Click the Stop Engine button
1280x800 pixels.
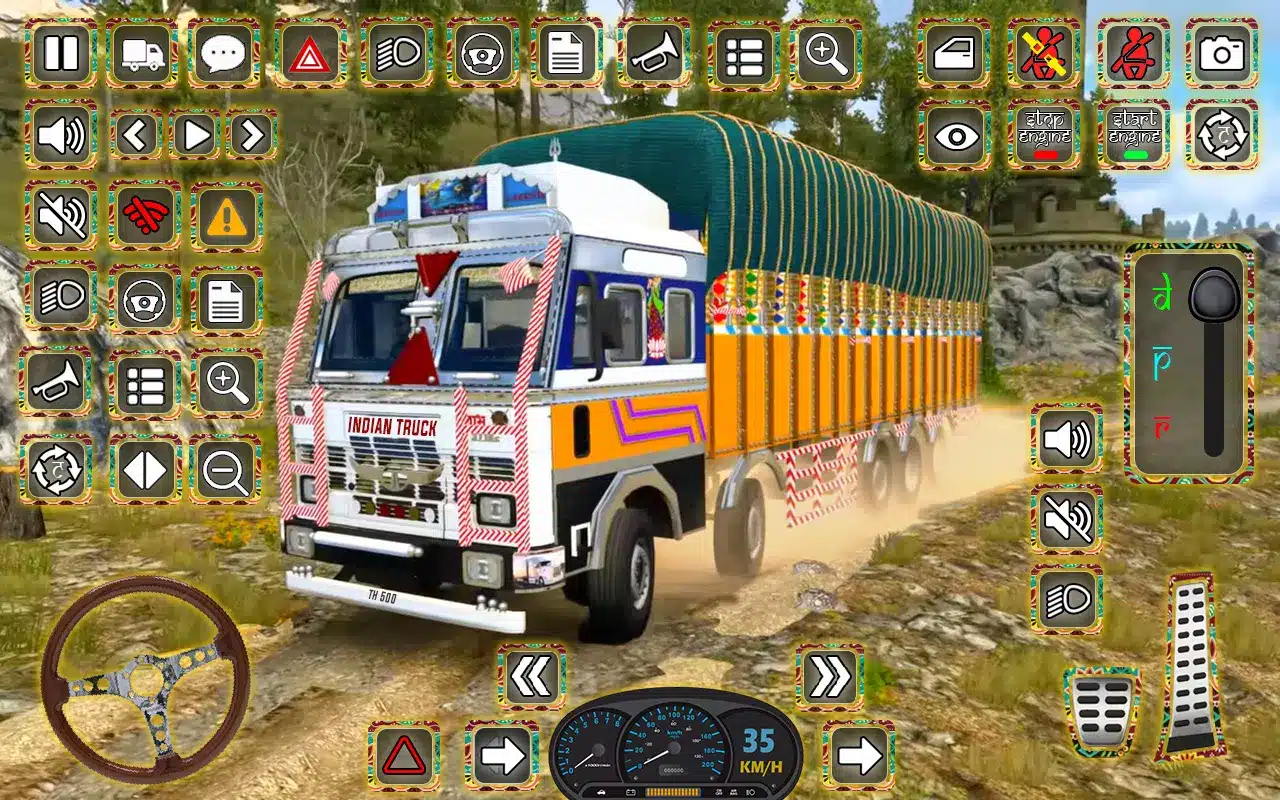[x=1044, y=134]
